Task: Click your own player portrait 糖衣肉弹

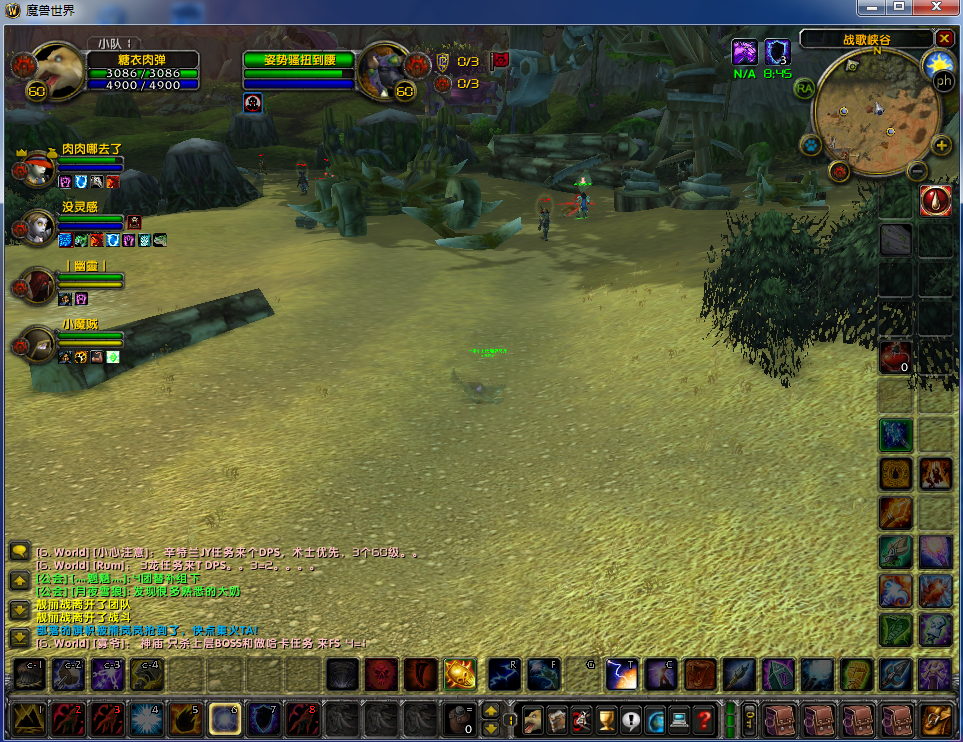Action: click(x=58, y=68)
